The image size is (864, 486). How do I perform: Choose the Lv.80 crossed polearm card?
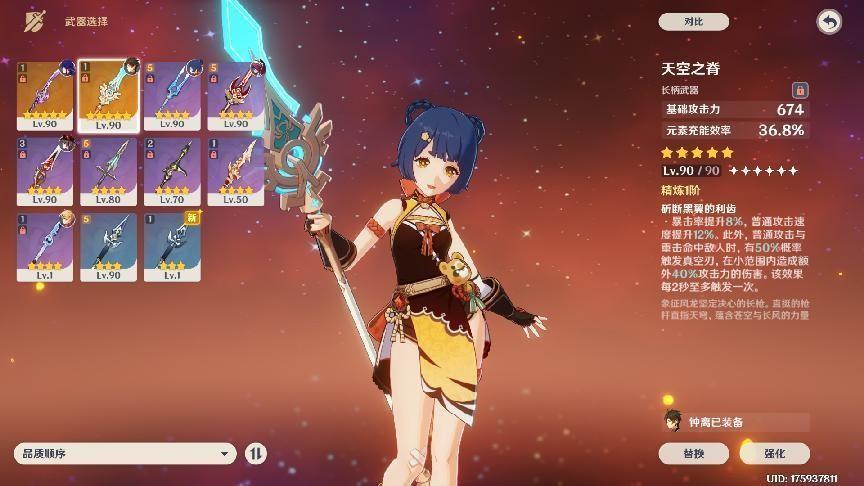pyautogui.click(x=108, y=171)
